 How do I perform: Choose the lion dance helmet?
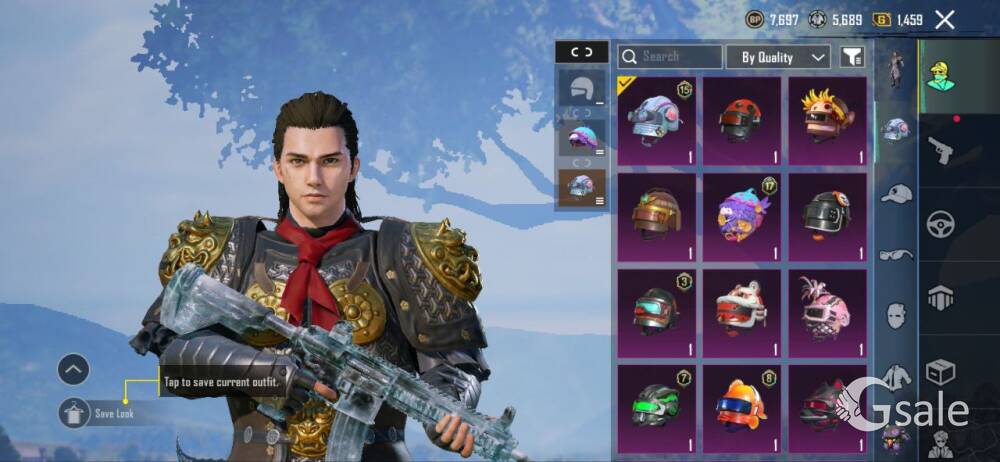click(741, 308)
